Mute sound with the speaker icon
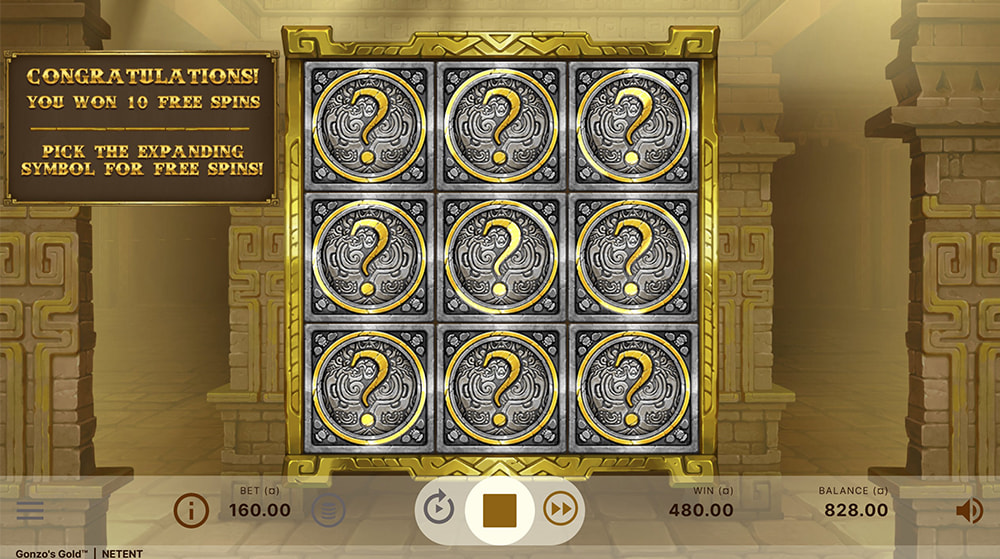Viewport: 1000px width, 559px height. click(968, 511)
